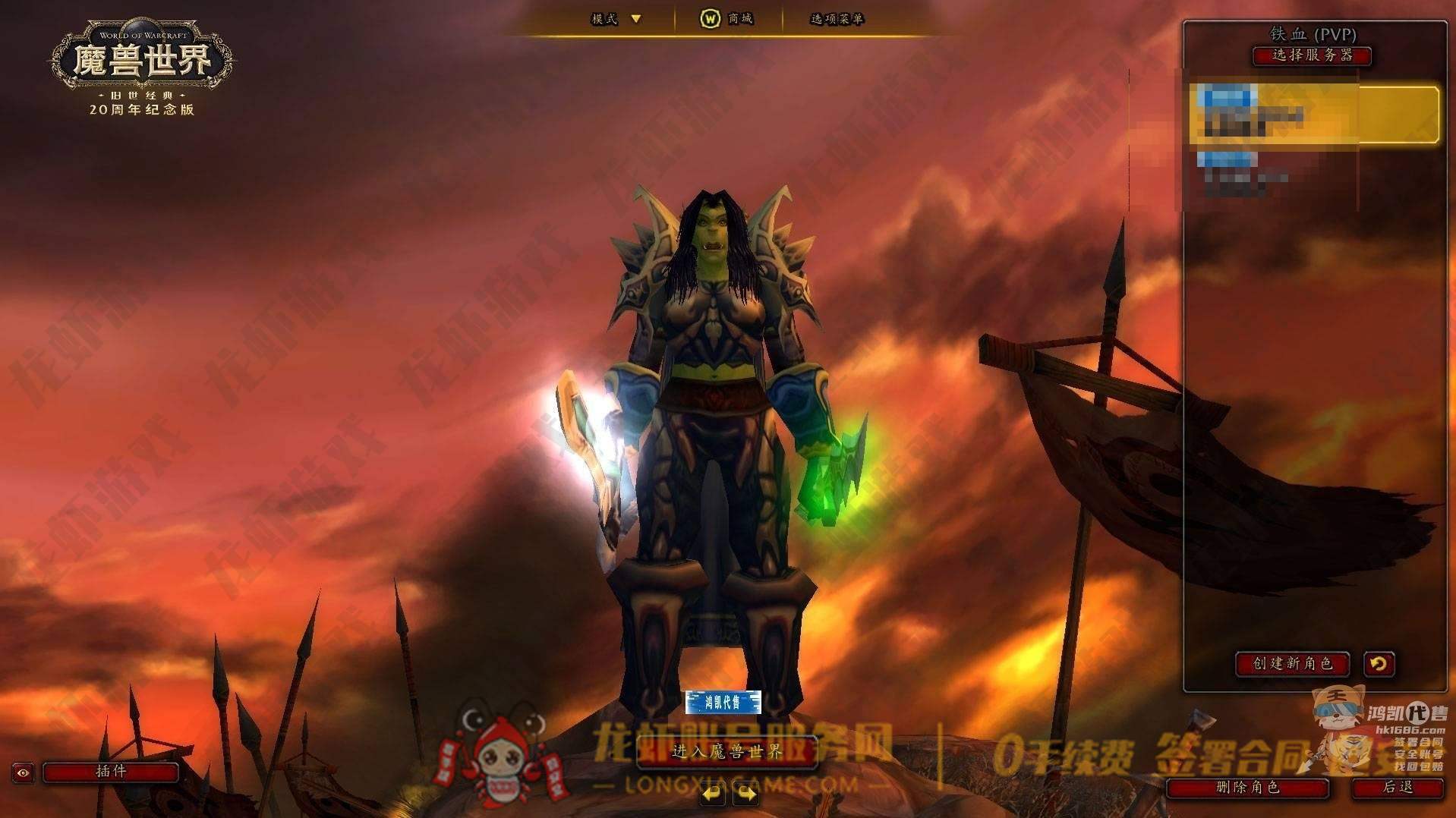This screenshot has width=1456, height=818.
Task: Rotate the character with the right arrow
Action: (746, 794)
